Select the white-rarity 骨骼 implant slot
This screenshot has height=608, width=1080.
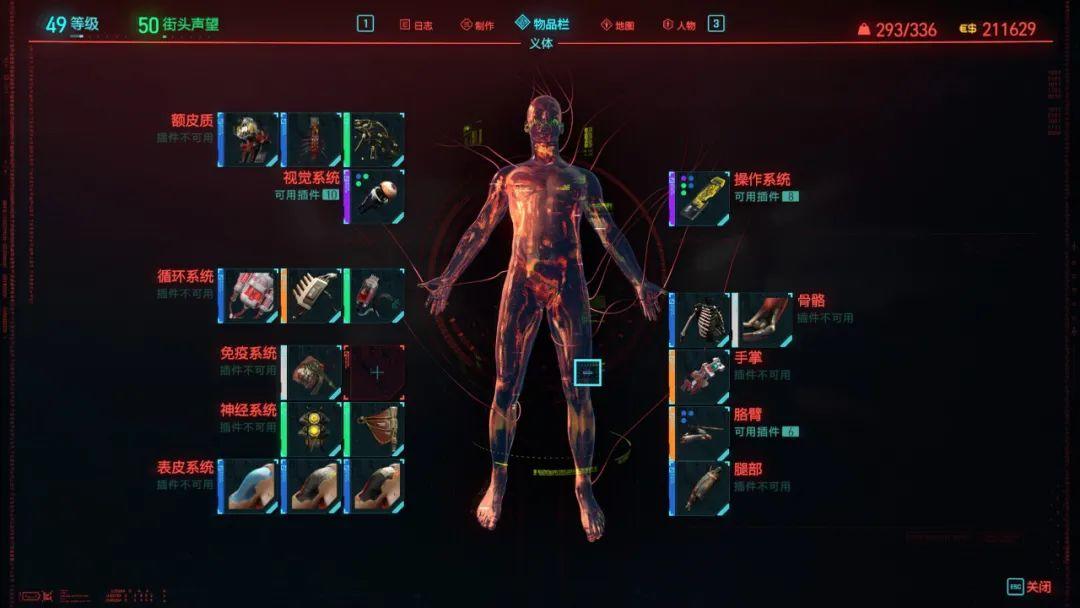point(763,320)
